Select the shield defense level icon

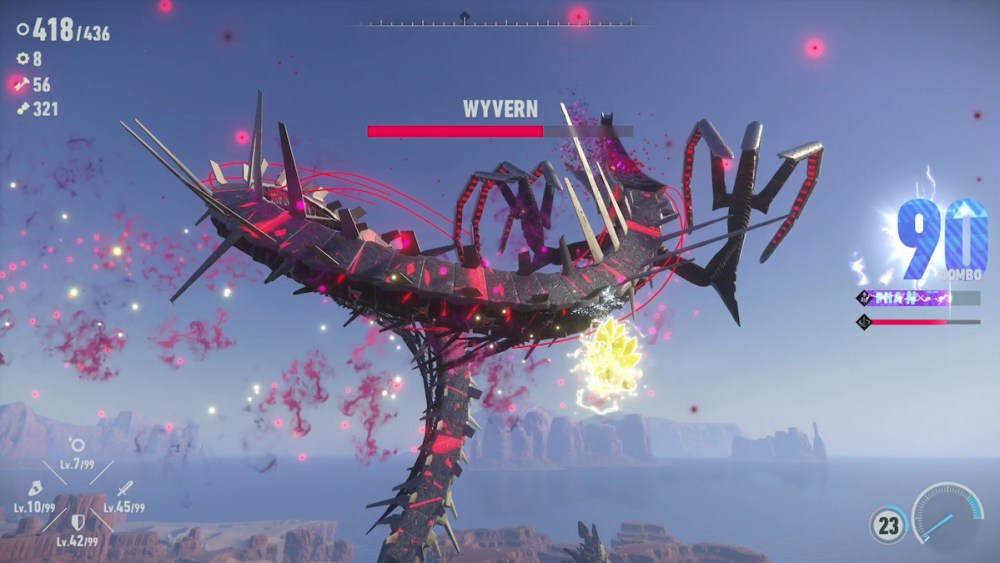coord(77,521)
